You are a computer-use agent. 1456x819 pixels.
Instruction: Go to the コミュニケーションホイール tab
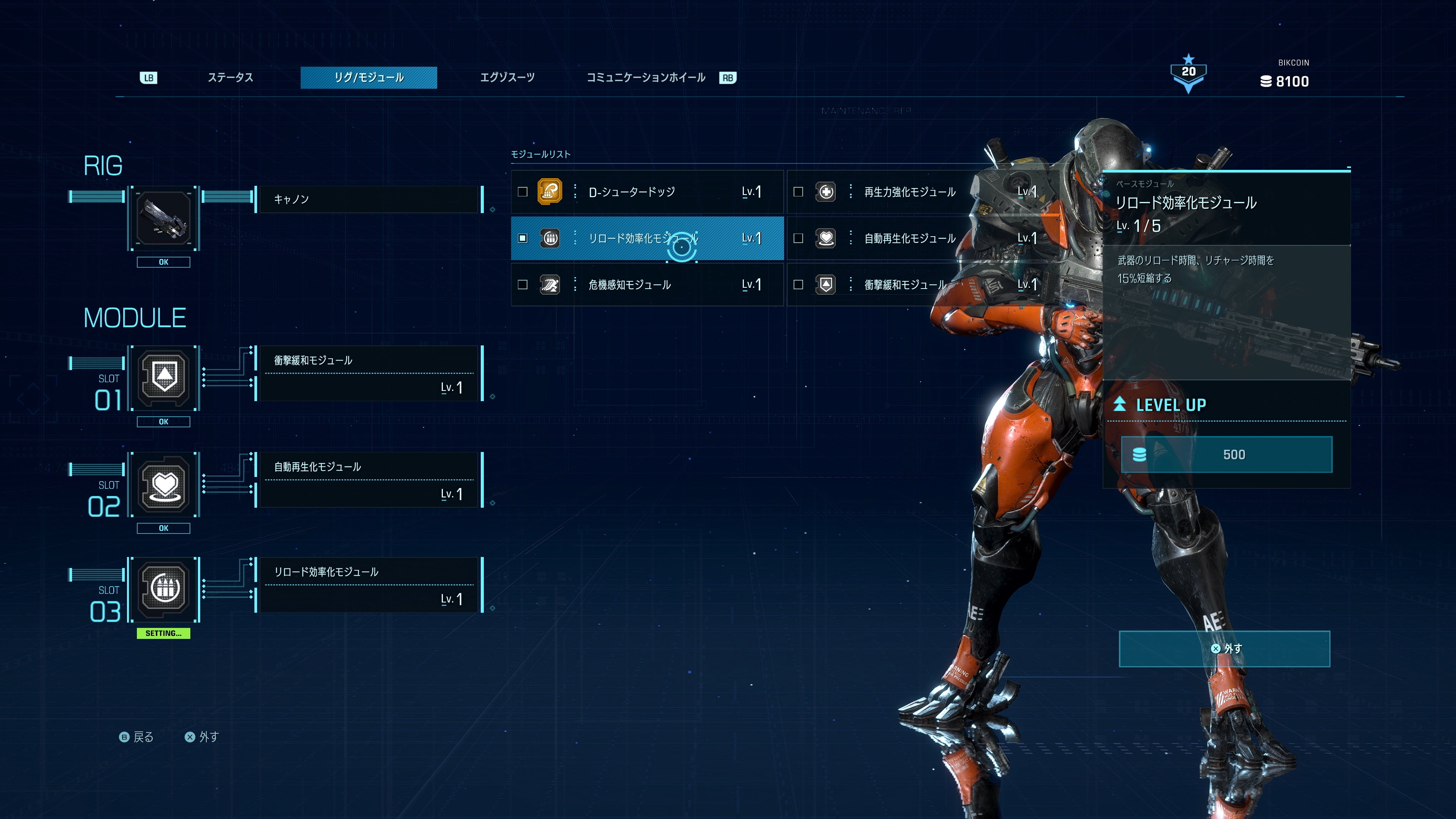coord(645,77)
